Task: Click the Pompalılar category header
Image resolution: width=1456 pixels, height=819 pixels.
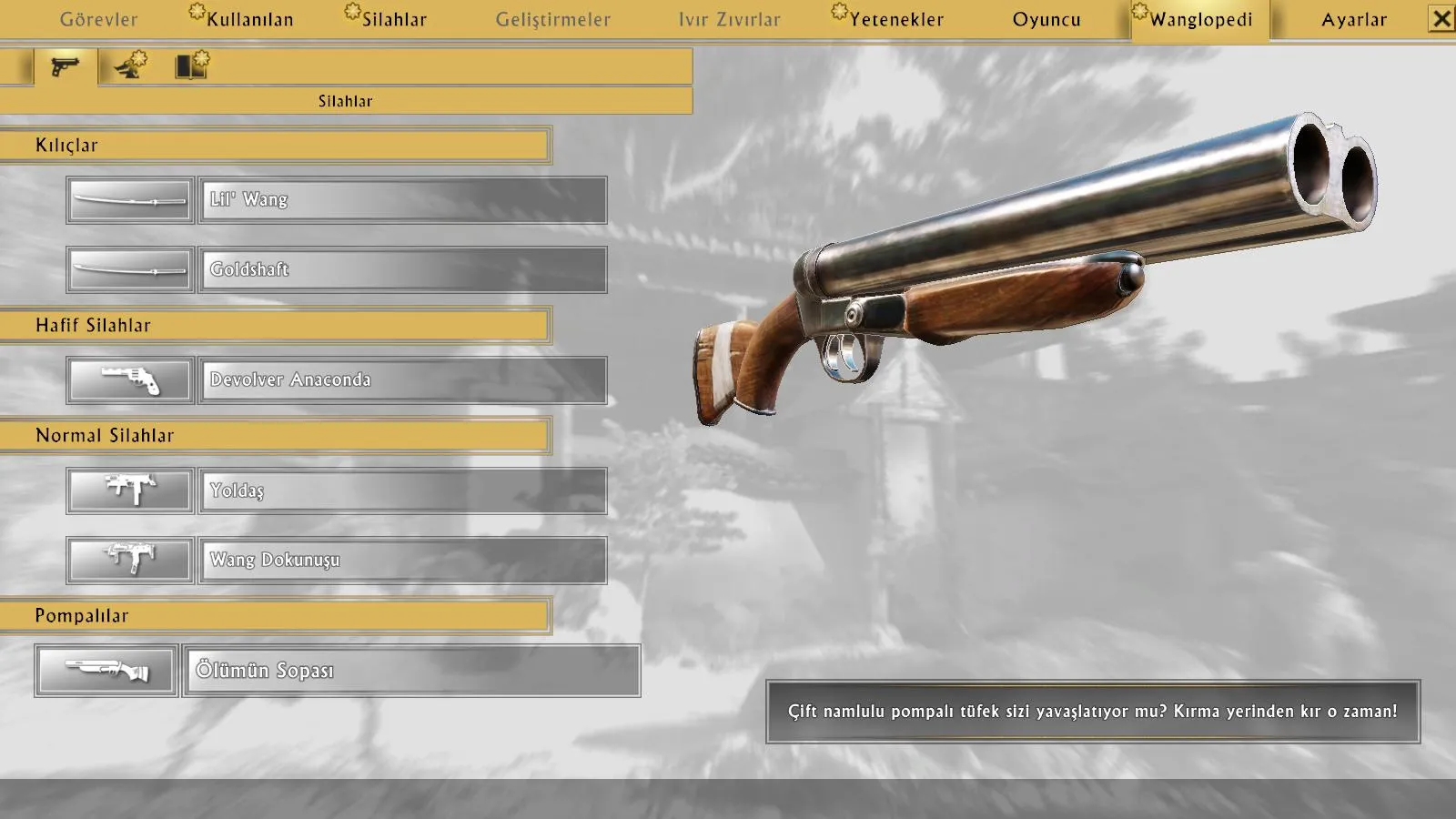Action: point(275,616)
